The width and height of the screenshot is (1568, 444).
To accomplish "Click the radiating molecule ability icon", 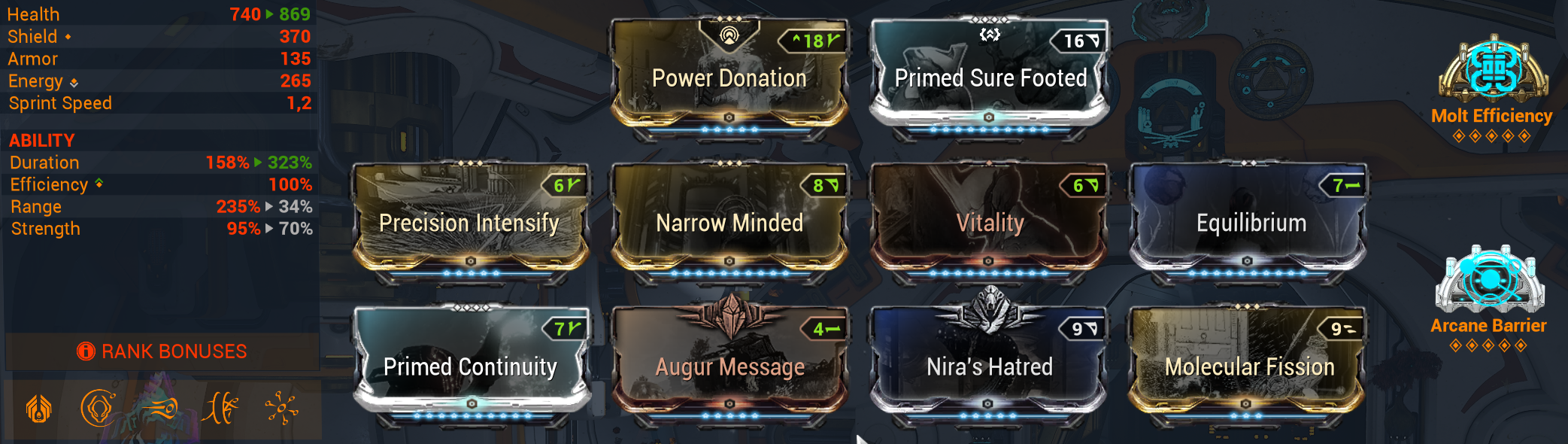I will (281, 409).
